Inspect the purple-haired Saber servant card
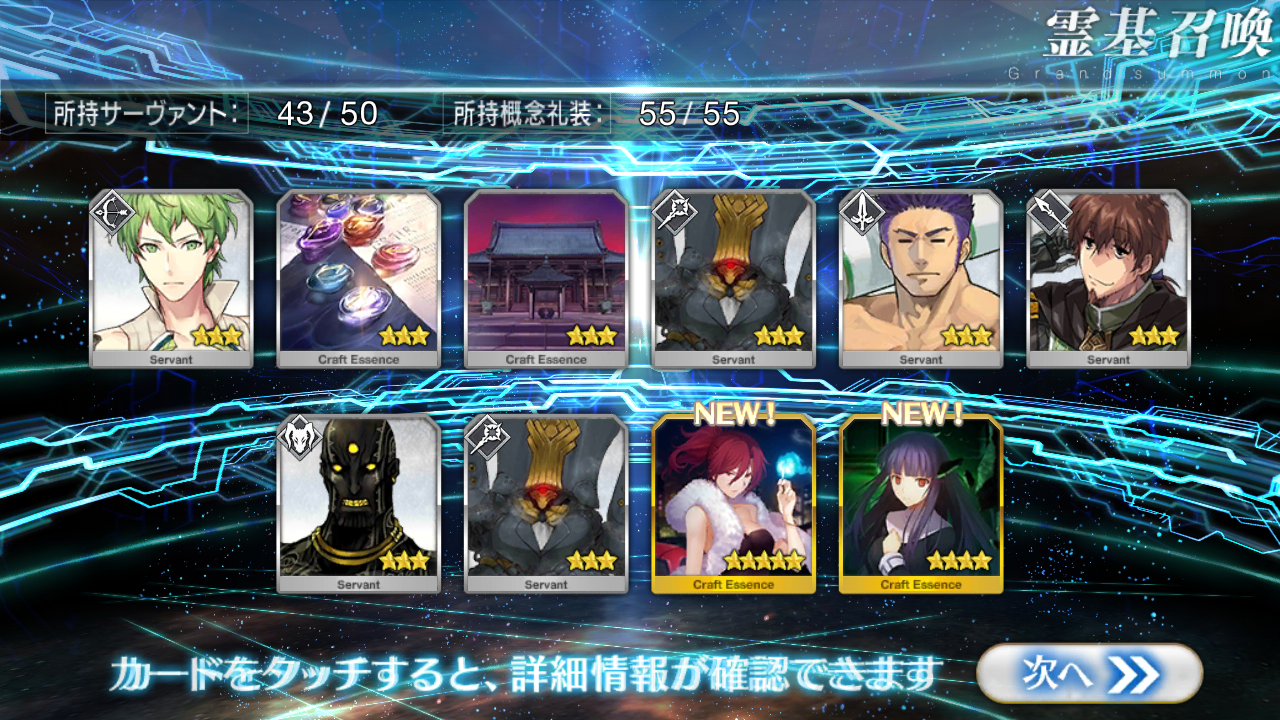1280x720 pixels. [921, 279]
